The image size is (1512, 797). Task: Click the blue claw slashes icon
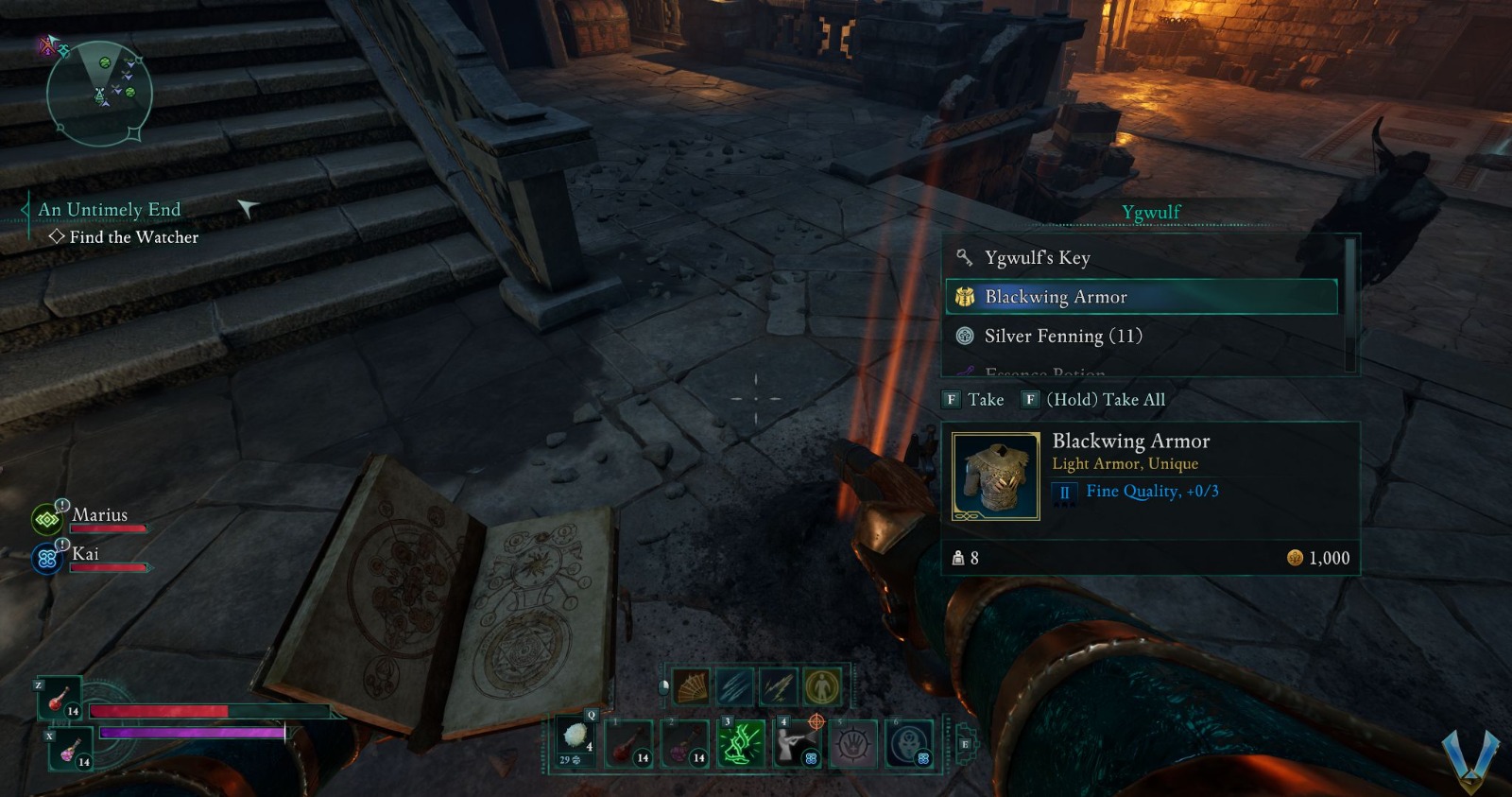click(734, 686)
